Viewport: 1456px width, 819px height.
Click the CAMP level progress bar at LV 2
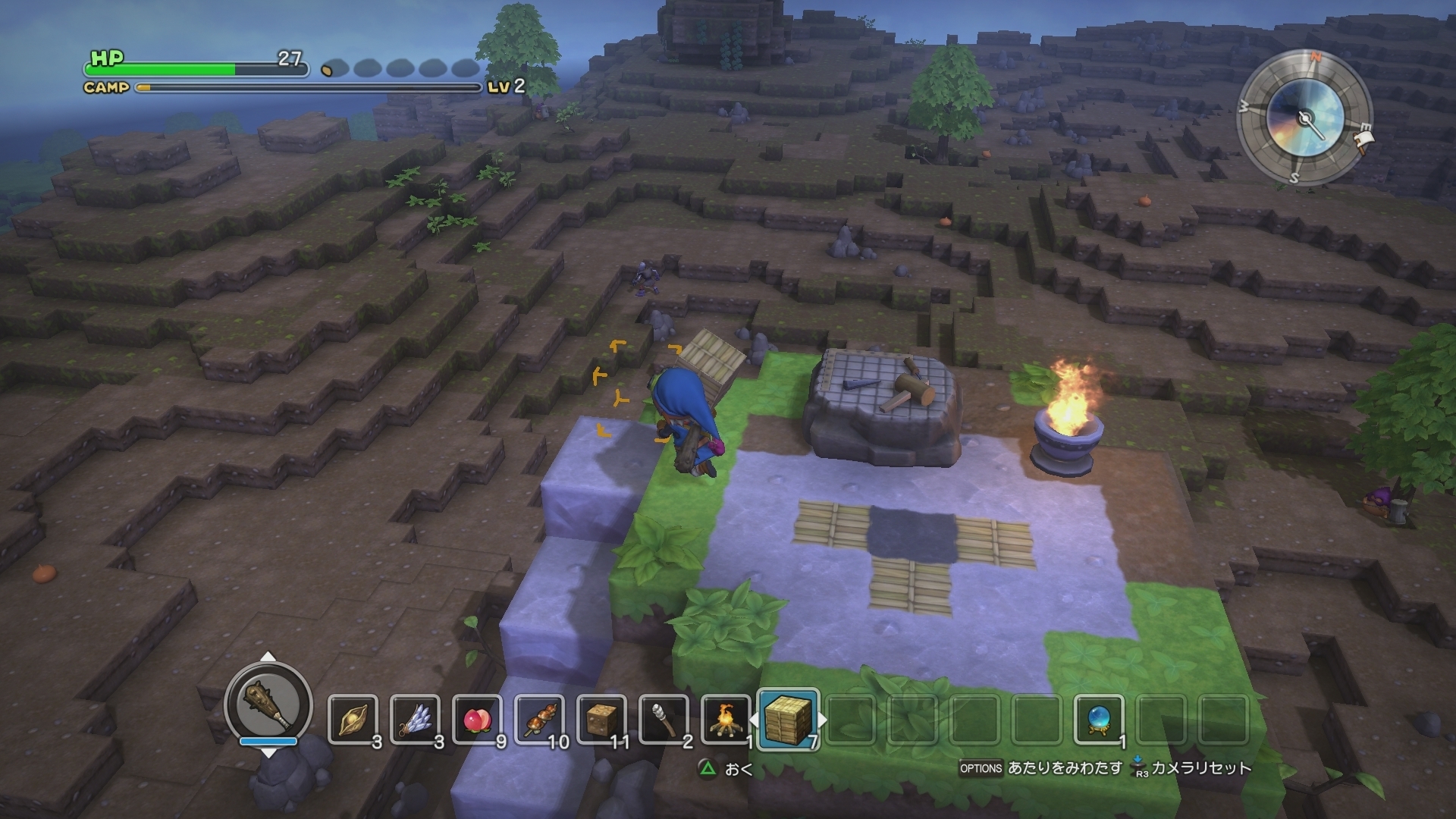[x=303, y=87]
